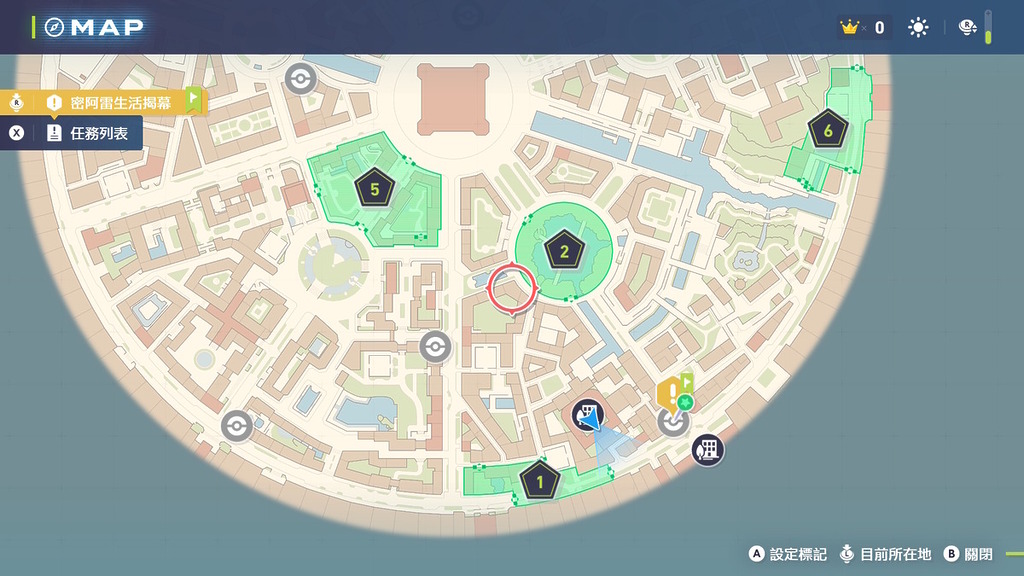Choose the wild zone 5 marker

(374, 187)
